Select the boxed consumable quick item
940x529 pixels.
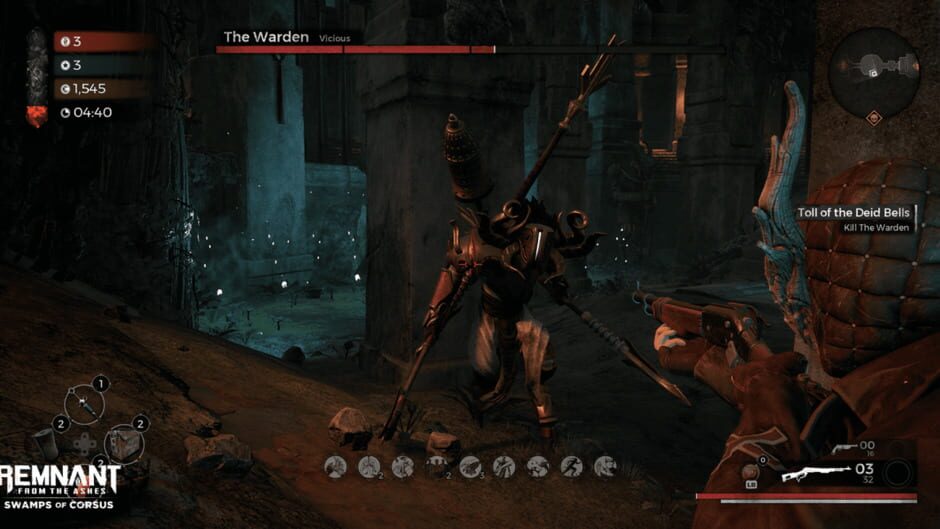tap(124, 442)
